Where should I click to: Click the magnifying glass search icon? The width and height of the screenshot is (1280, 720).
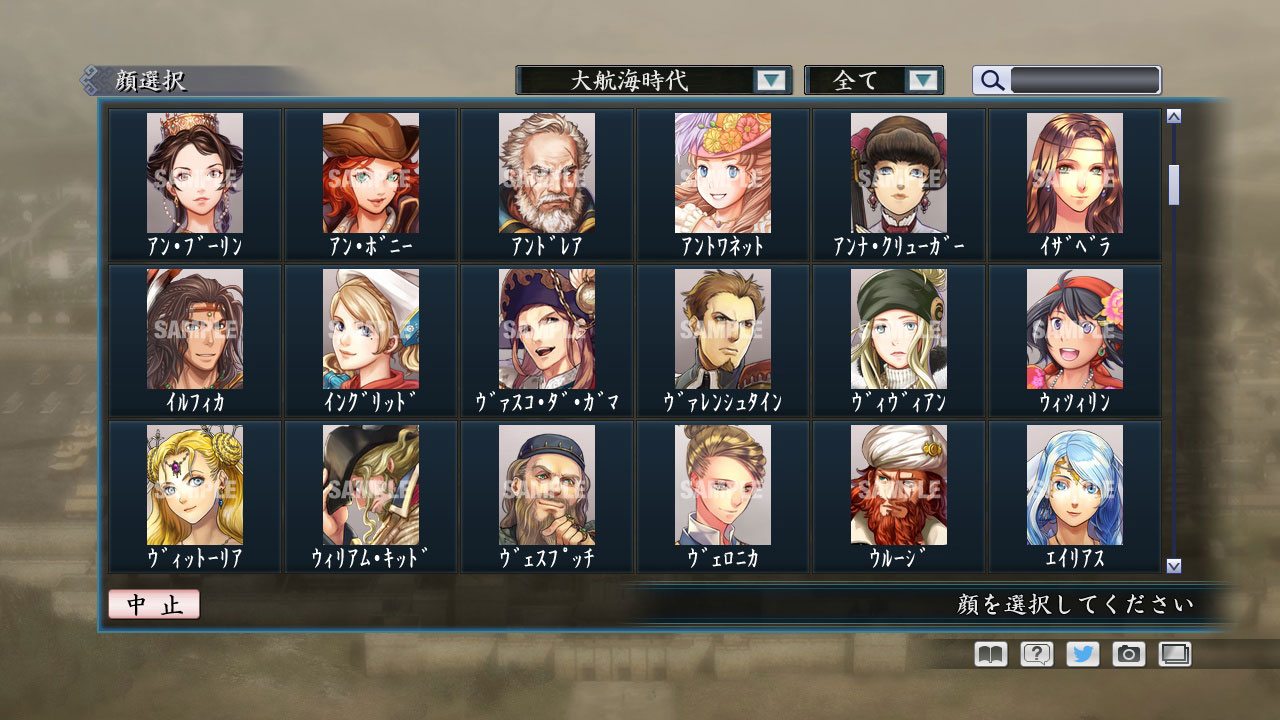point(990,79)
